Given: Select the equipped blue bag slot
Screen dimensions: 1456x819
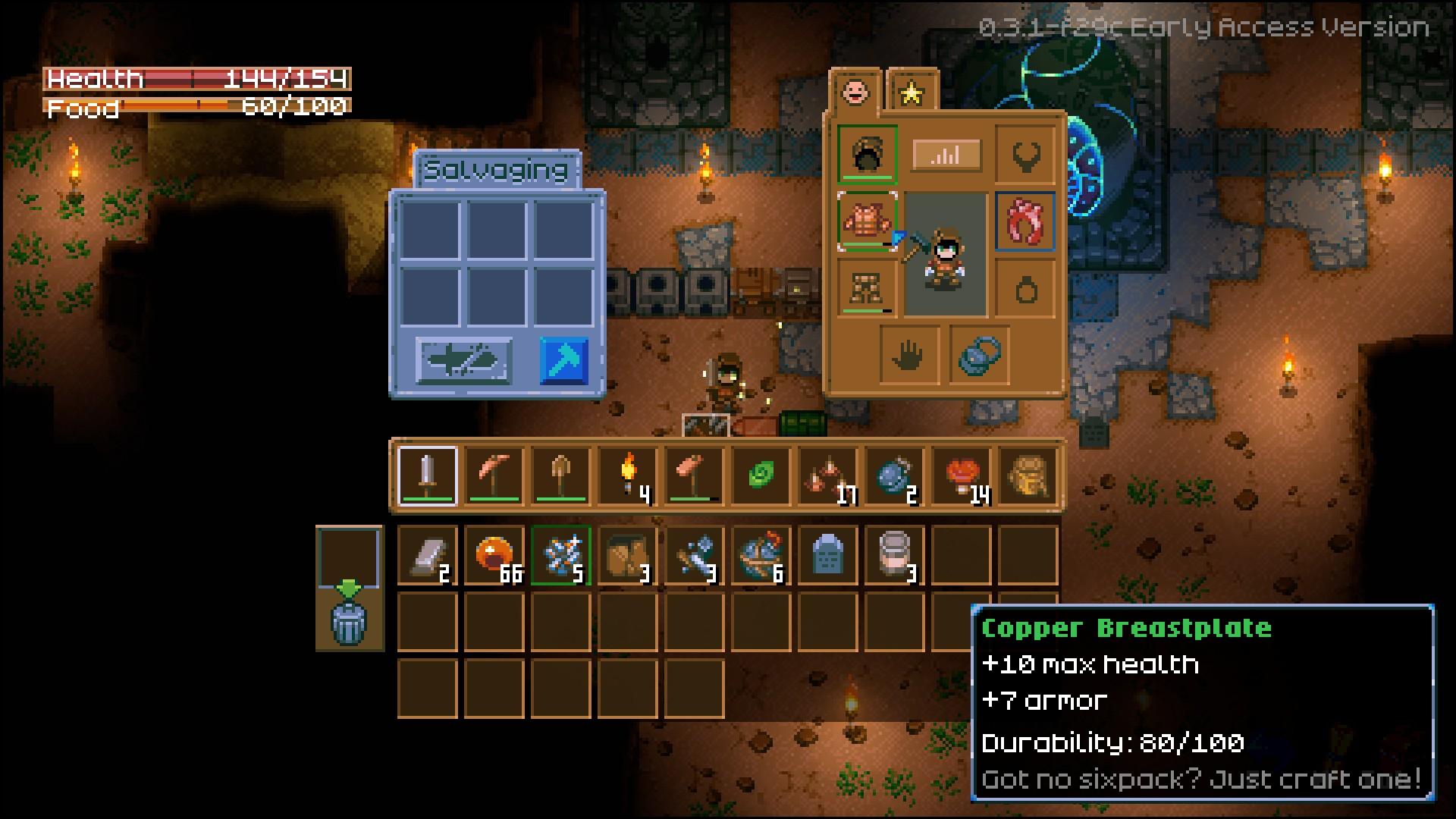Looking at the screenshot, I should (979, 355).
